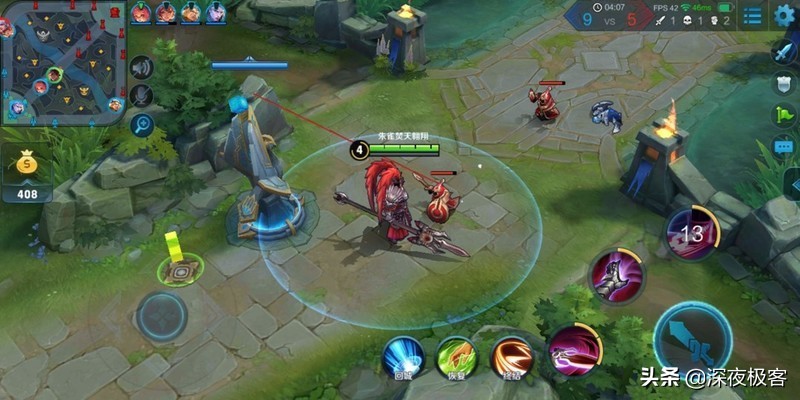Use the 恢复 heal ability
This screenshot has width=800, height=400.
(456, 357)
